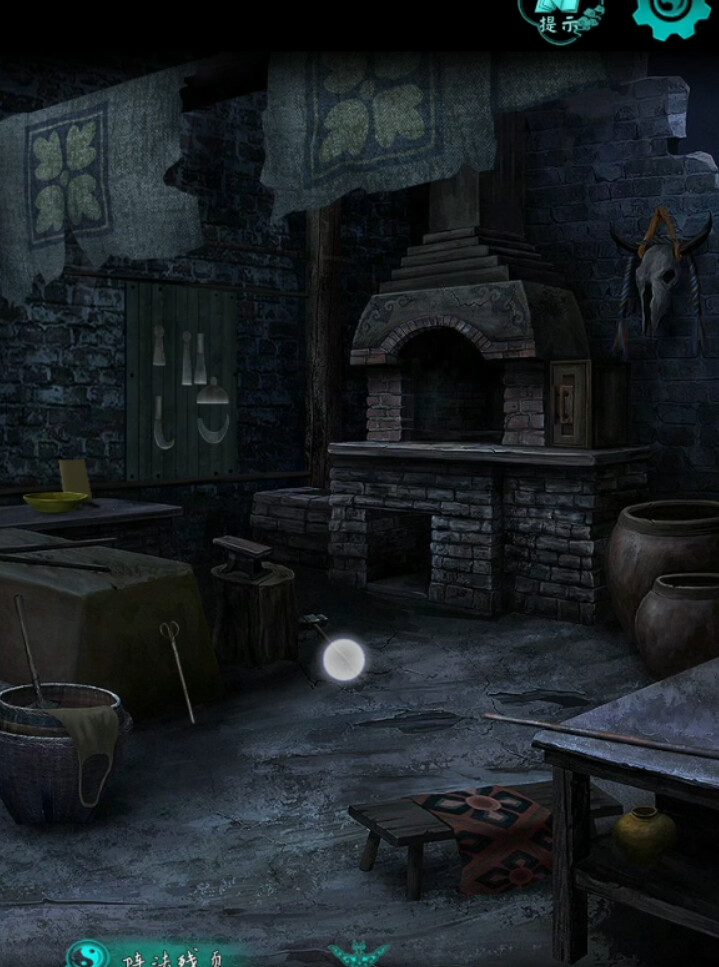Open the 提示 hint button
The height and width of the screenshot is (967, 719).
click(x=561, y=17)
